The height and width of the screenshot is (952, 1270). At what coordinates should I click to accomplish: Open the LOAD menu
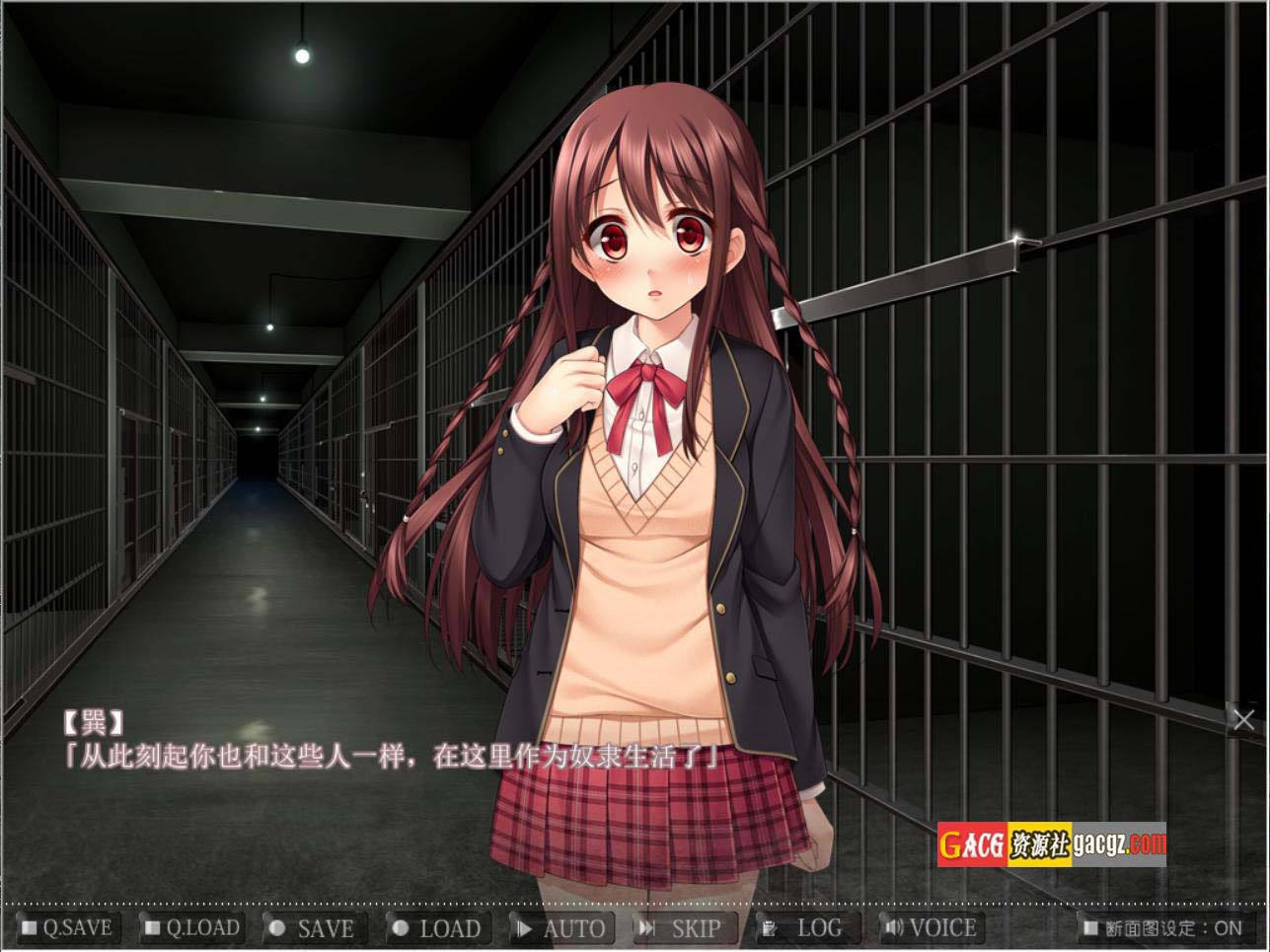[x=437, y=928]
